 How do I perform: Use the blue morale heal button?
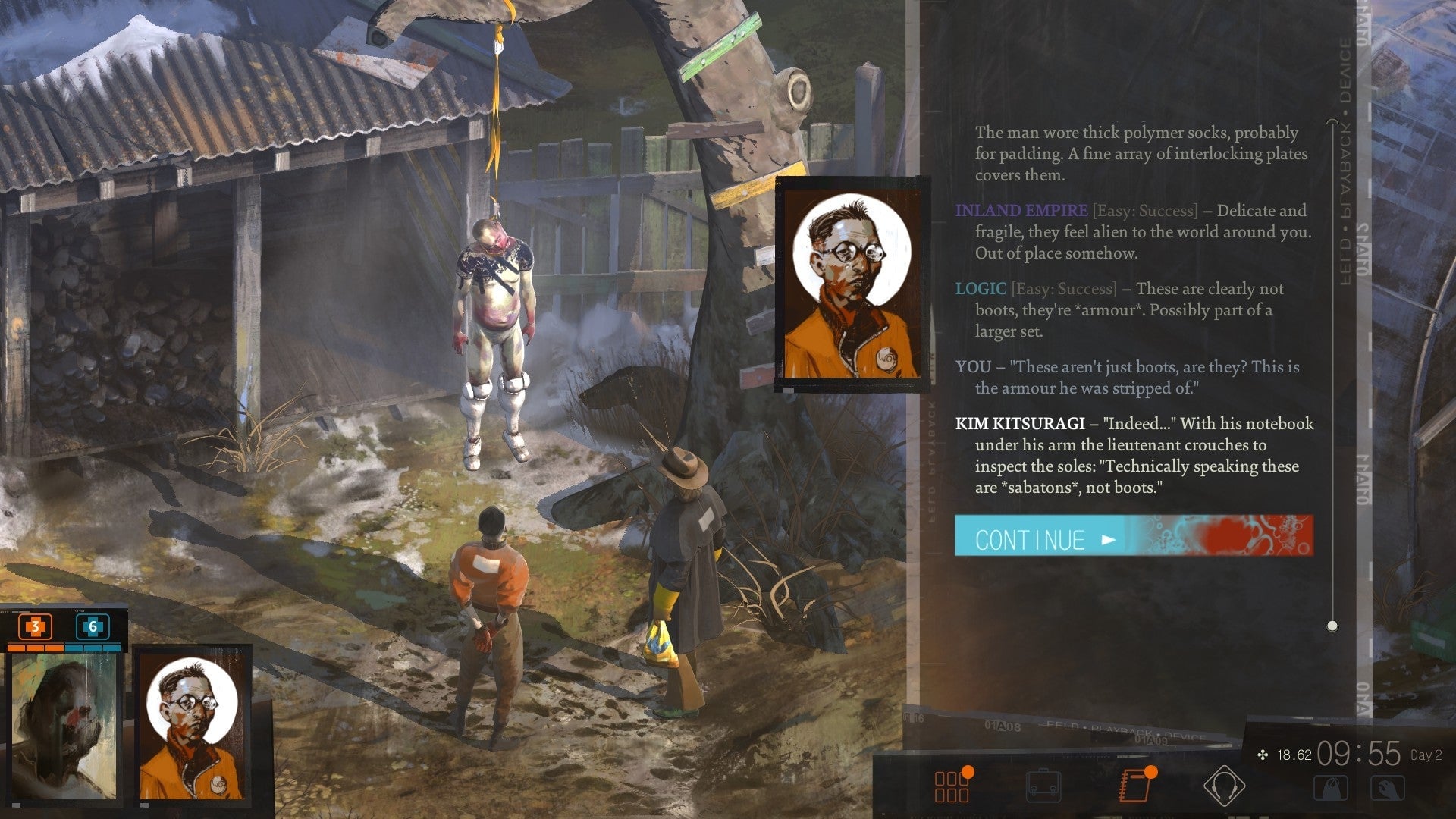pyautogui.click(x=93, y=627)
